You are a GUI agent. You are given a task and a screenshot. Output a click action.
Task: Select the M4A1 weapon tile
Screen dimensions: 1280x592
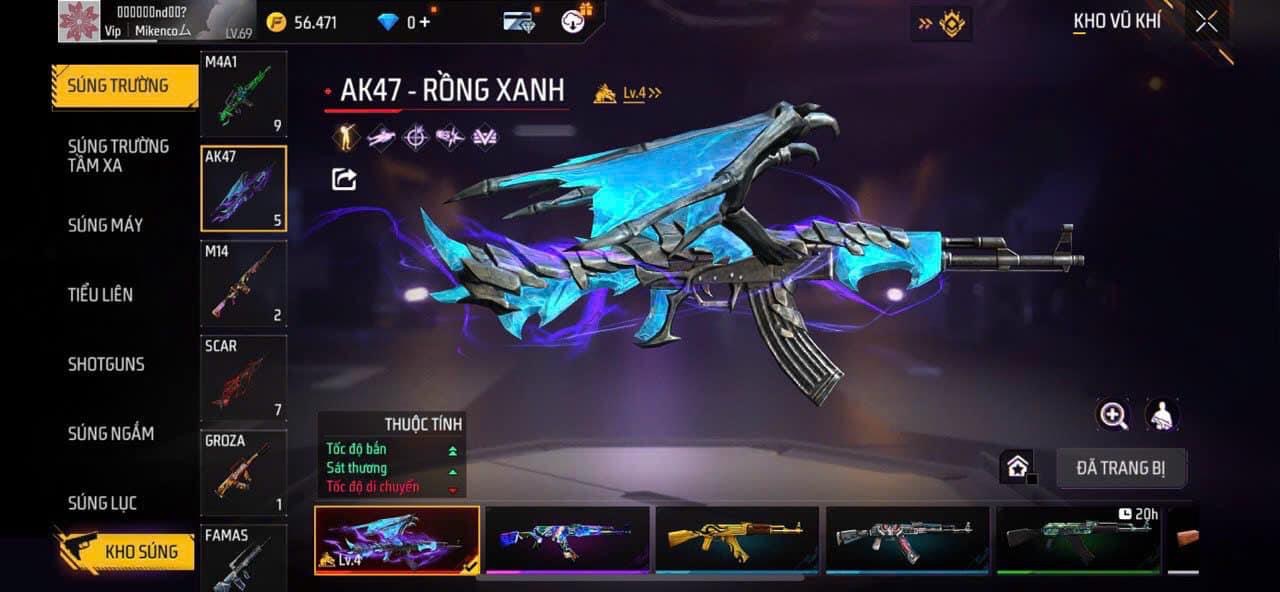[x=243, y=94]
